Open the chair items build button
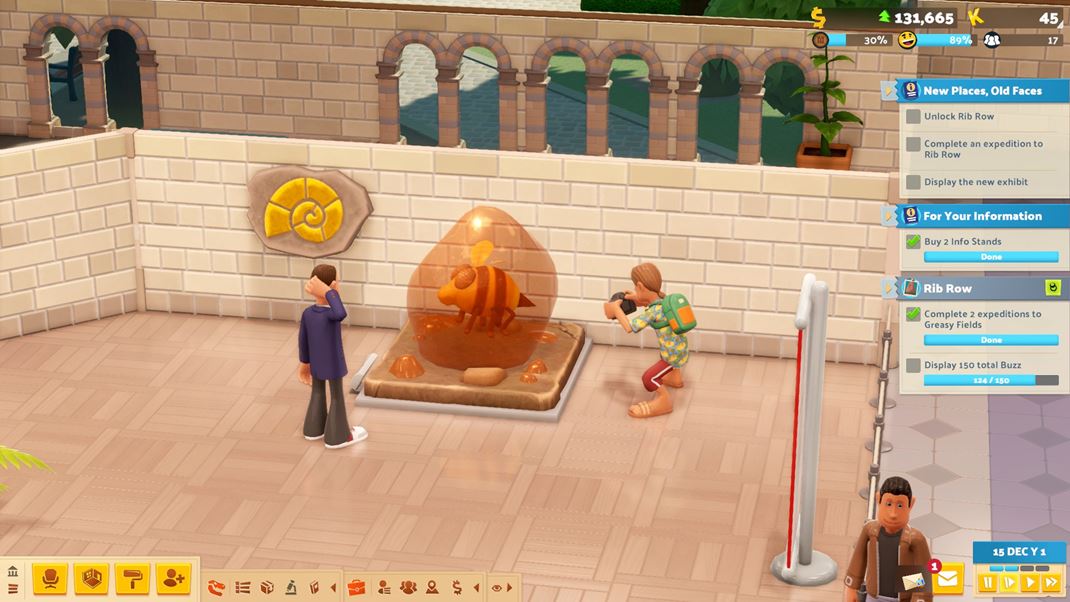Screen dimensions: 1070x602 [x=50, y=578]
